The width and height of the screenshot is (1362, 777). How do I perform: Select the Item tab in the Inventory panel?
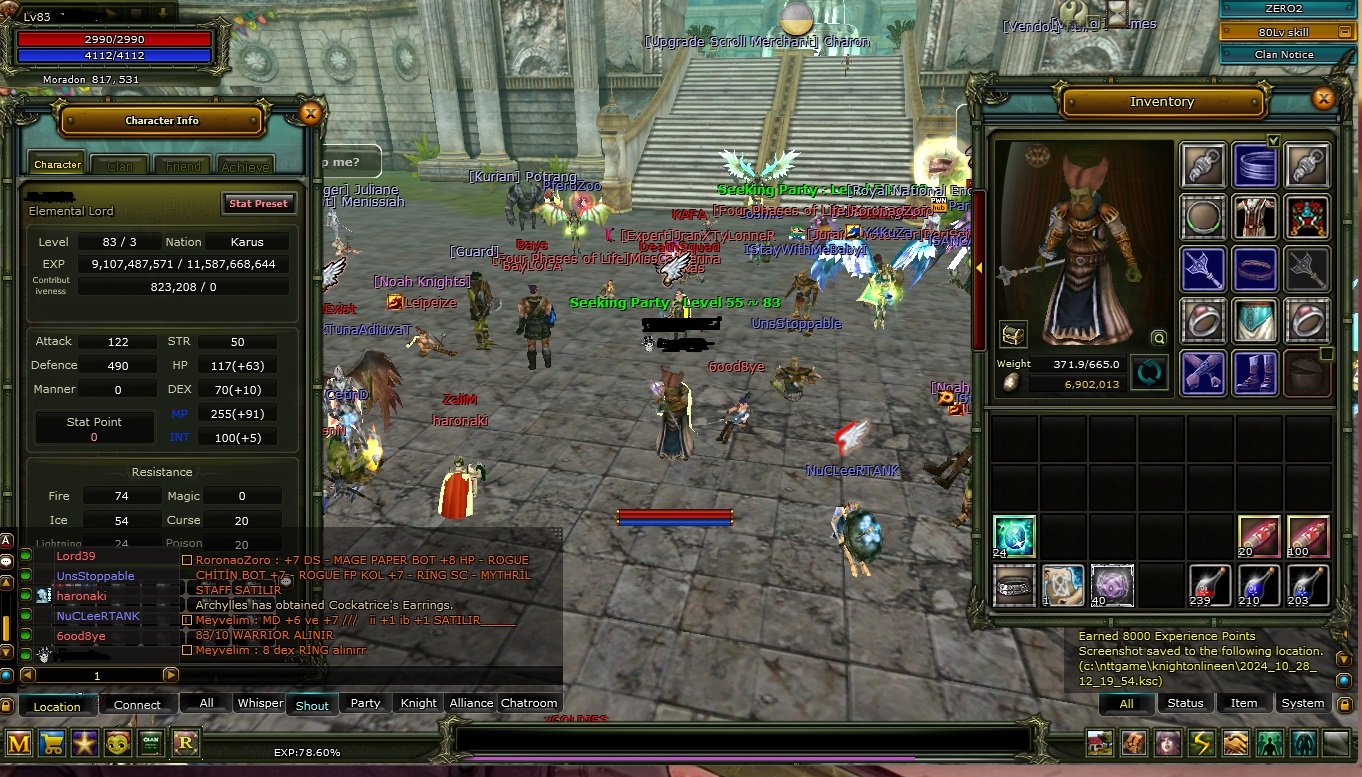pos(1244,703)
